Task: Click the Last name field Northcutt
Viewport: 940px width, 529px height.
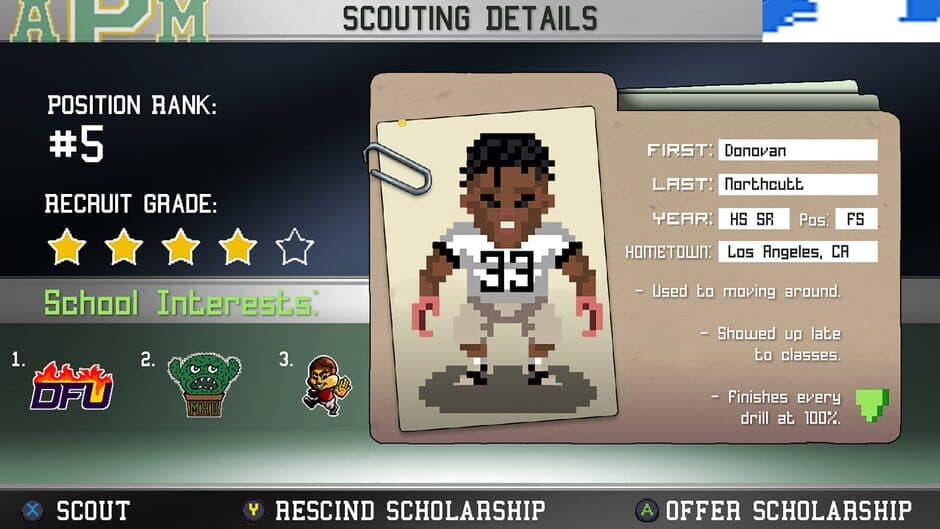Action: (797, 184)
